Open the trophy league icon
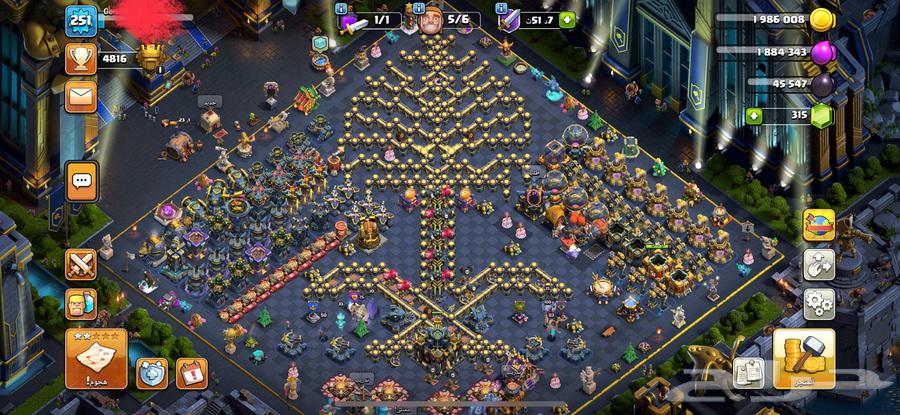 80,59
